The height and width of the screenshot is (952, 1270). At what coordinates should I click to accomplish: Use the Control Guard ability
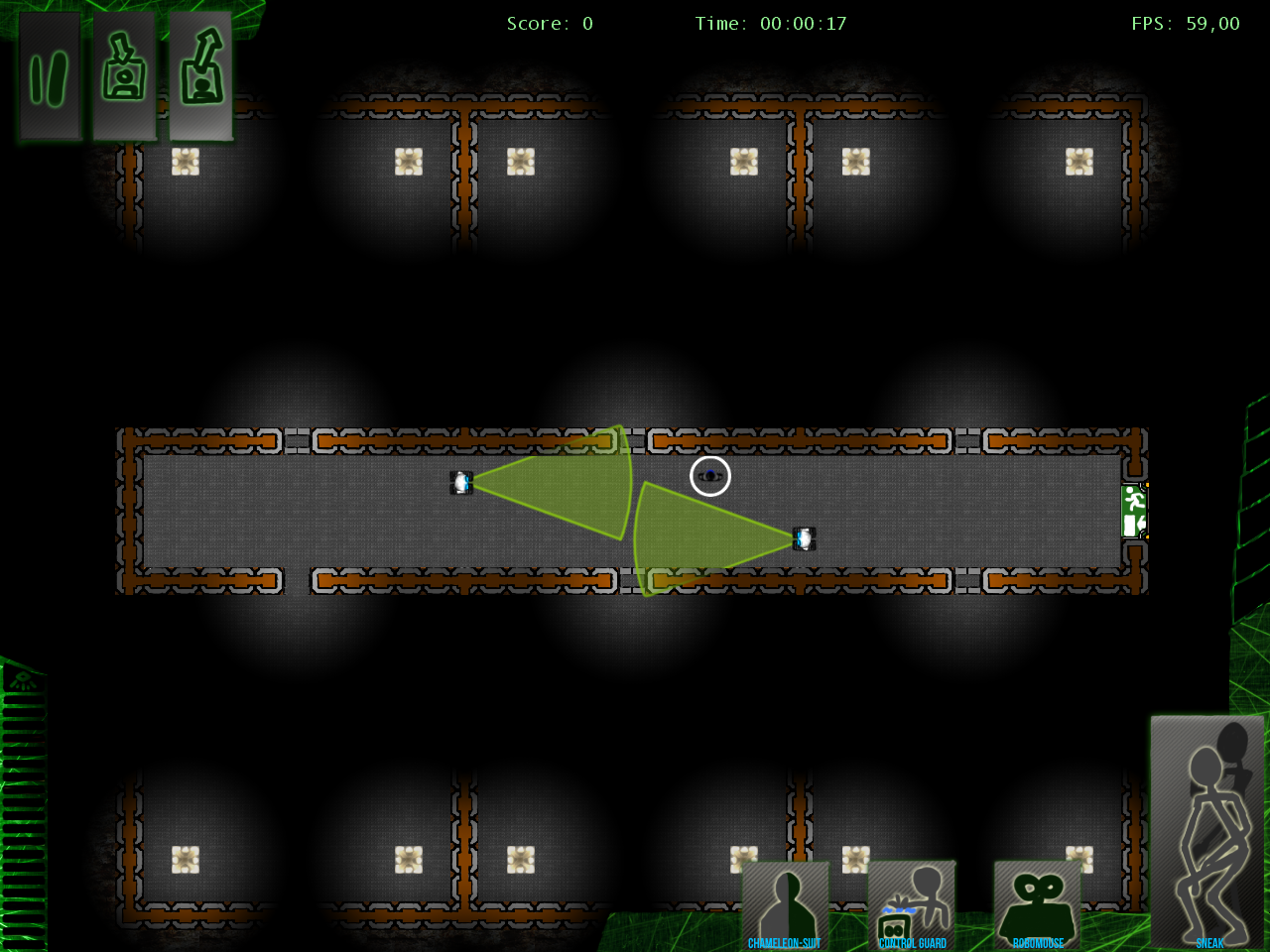click(x=912, y=906)
